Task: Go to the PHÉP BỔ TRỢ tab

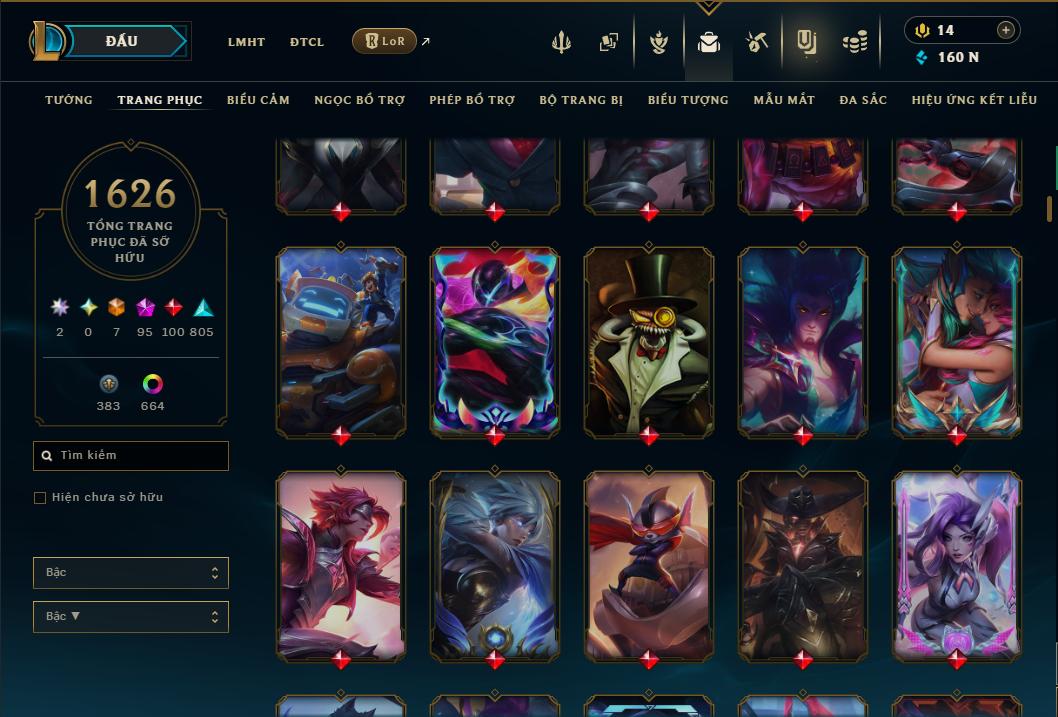Action: tap(472, 100)
